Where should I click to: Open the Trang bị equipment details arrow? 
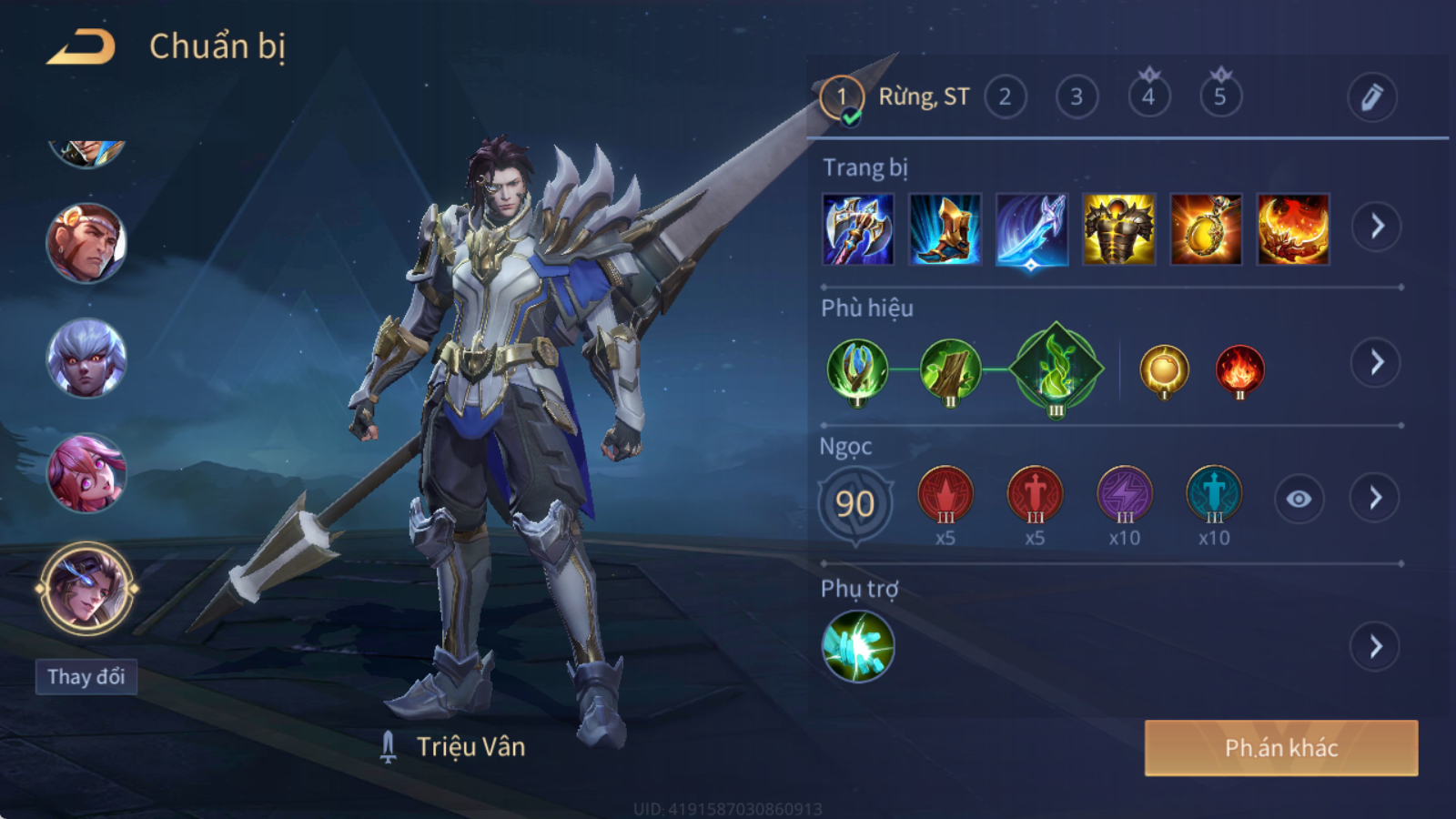click(x=1376, y=227)
